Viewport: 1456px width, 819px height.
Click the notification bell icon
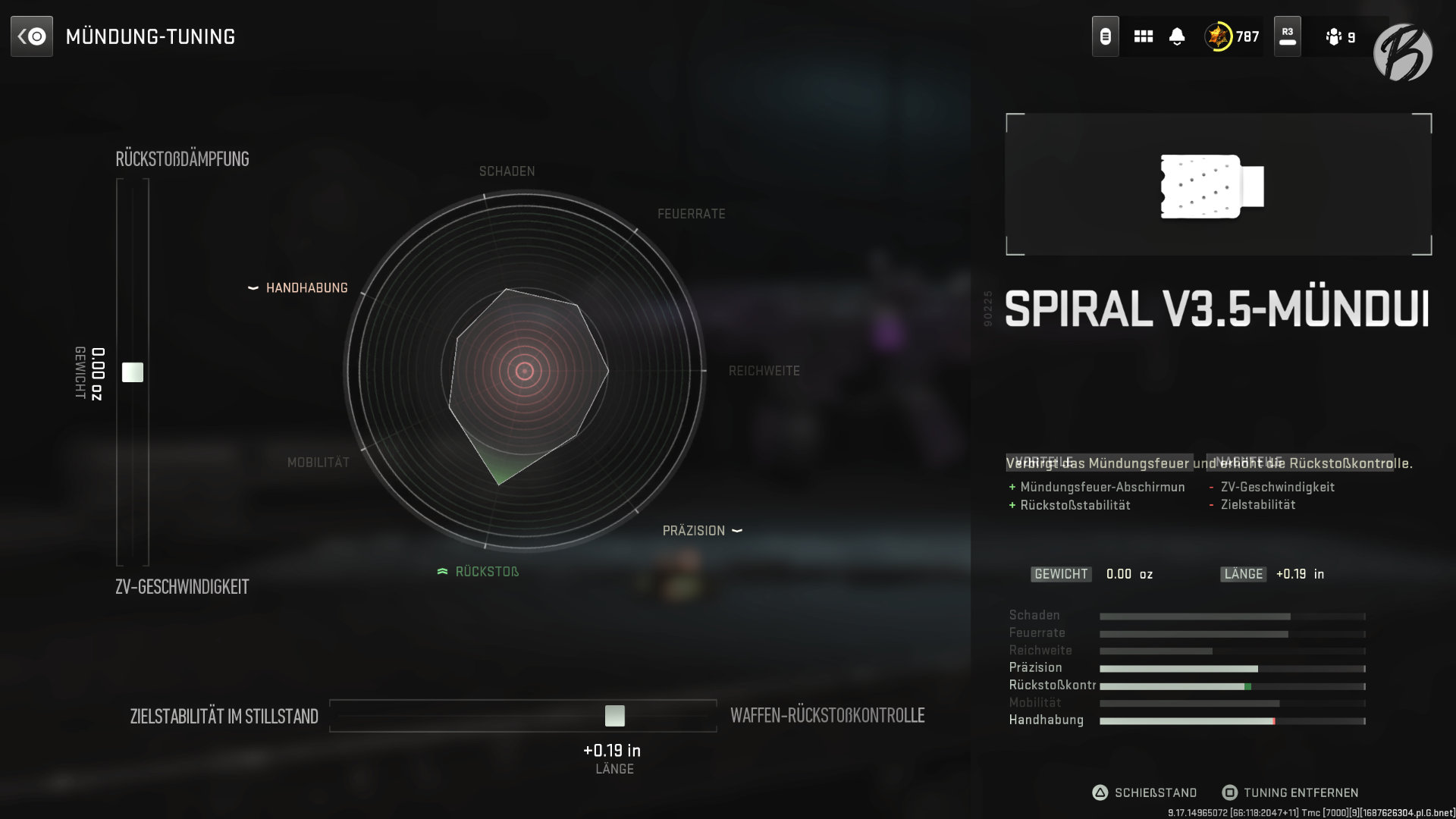(1175, 33)
